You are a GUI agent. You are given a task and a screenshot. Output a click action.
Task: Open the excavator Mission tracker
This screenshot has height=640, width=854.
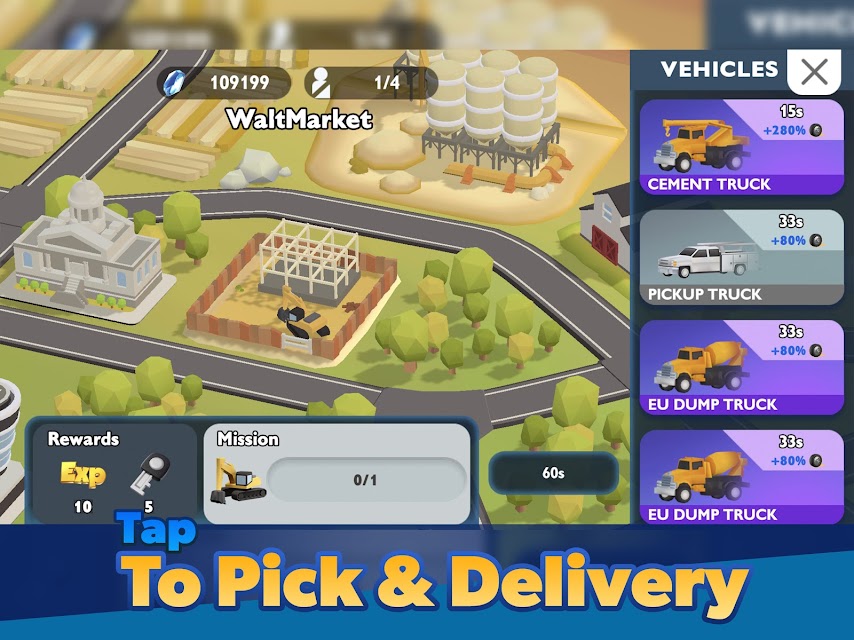pyautogui.click(x=337, y=473)
